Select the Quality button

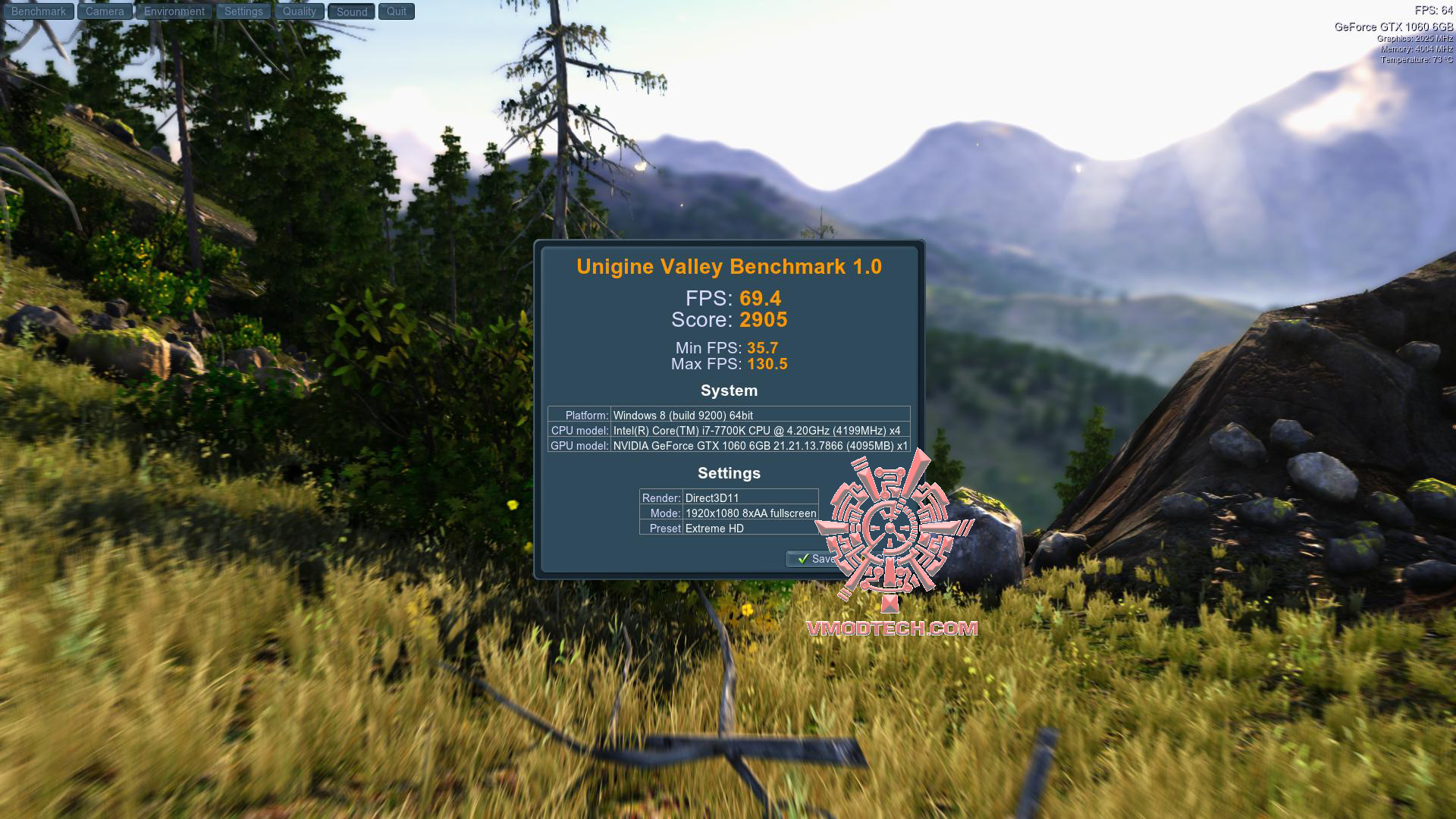[x=300, y=11]
